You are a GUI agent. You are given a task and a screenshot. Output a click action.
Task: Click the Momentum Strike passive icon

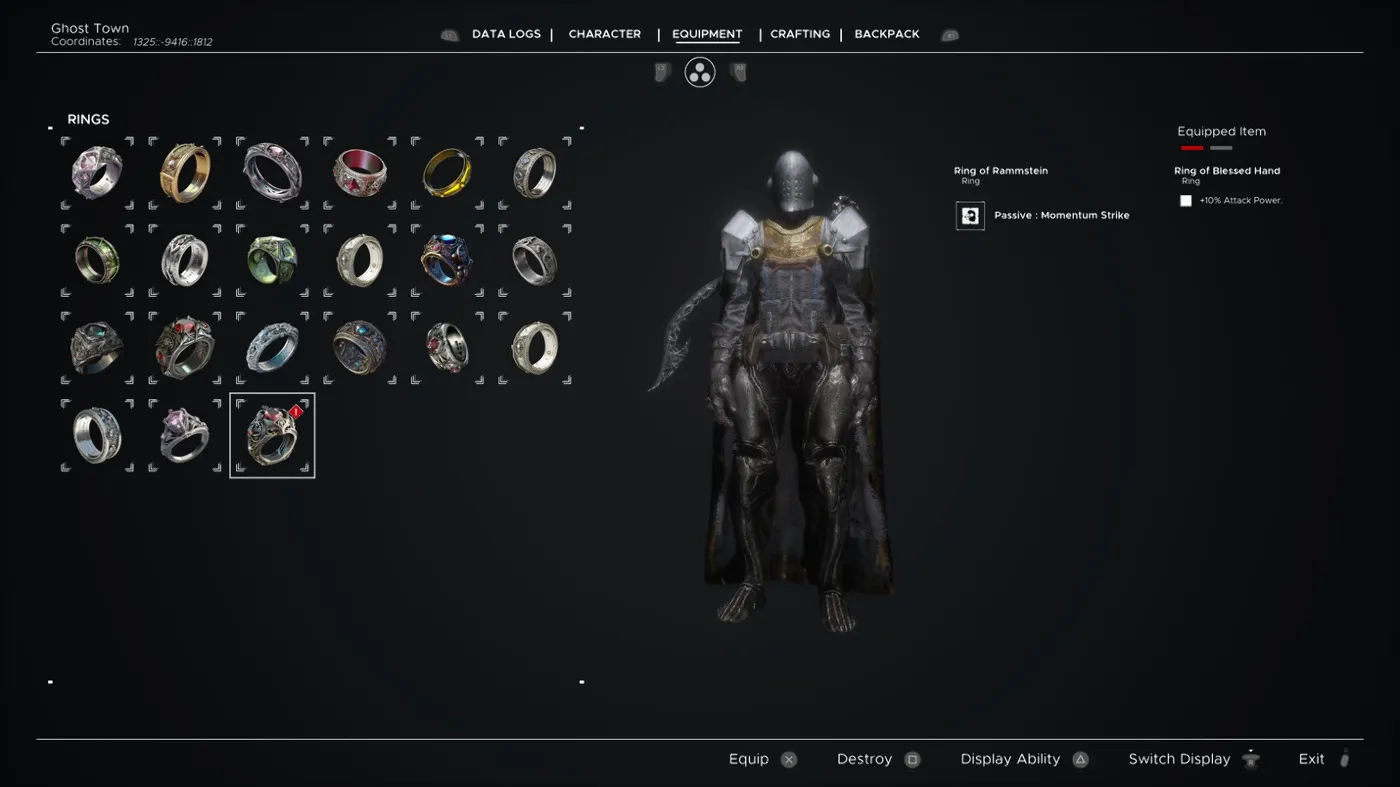coord(970,216)
